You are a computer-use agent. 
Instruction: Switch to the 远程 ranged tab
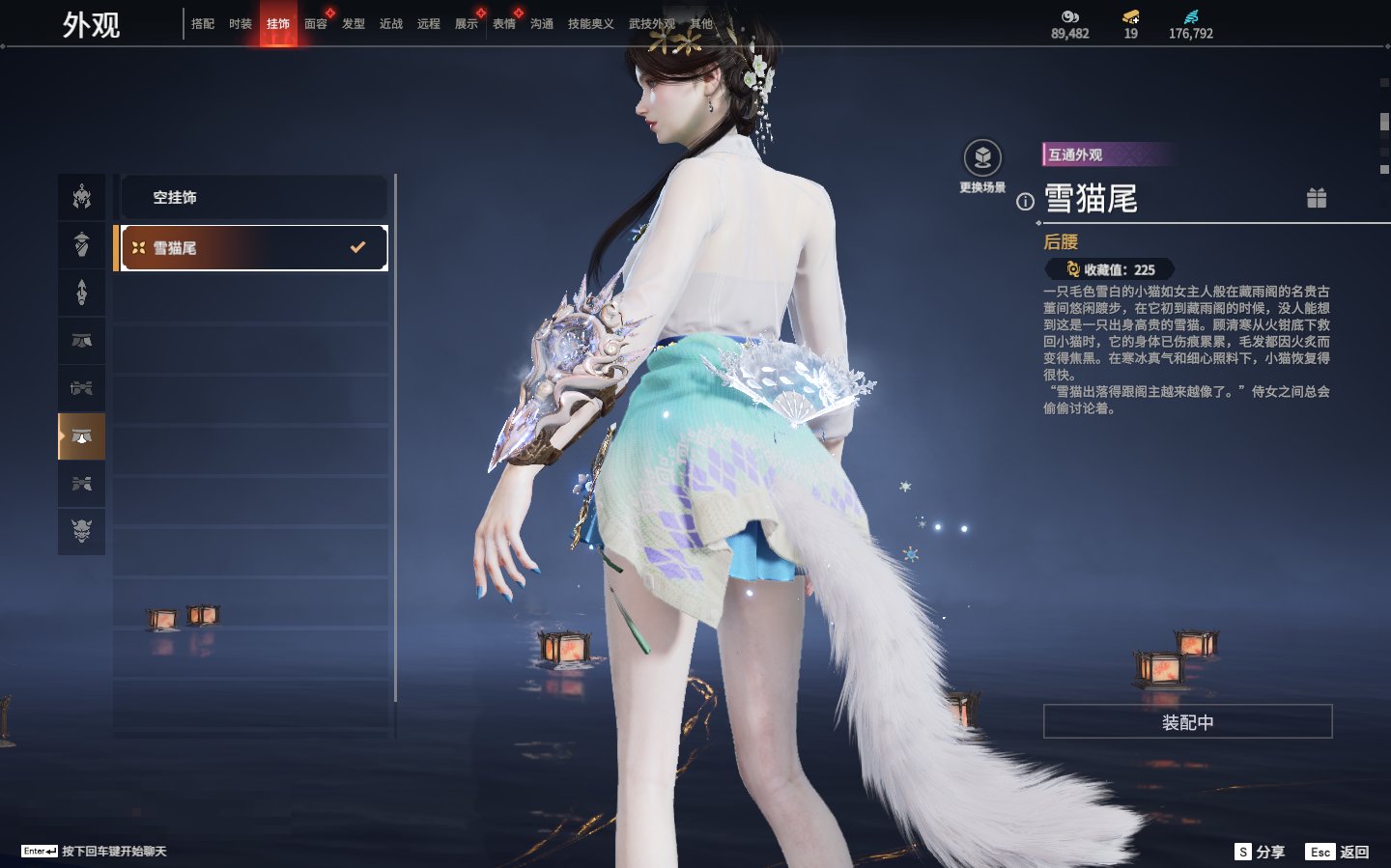(429, 24)
